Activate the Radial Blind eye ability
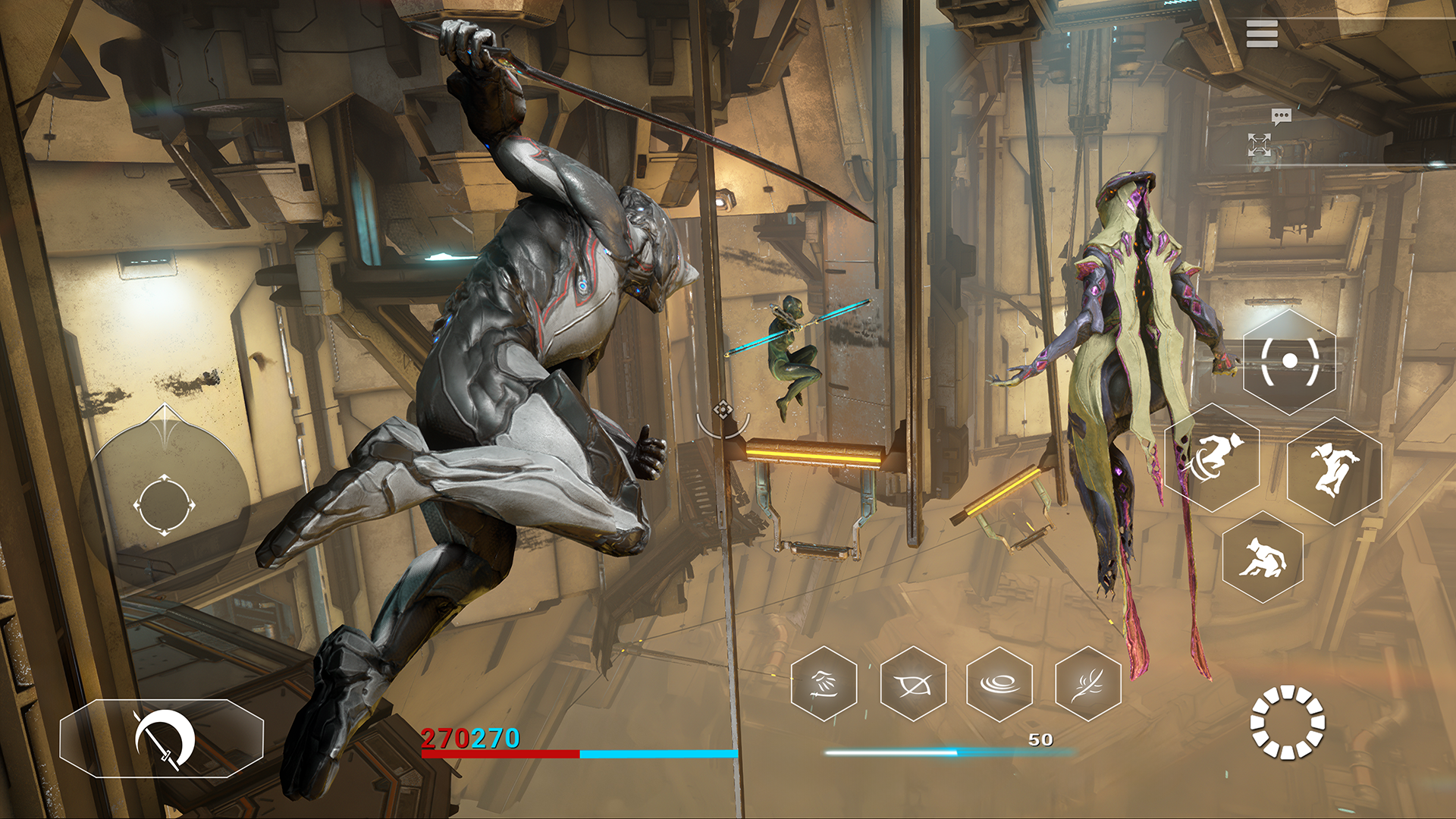The image size is (1456, 819). [914, 682]
